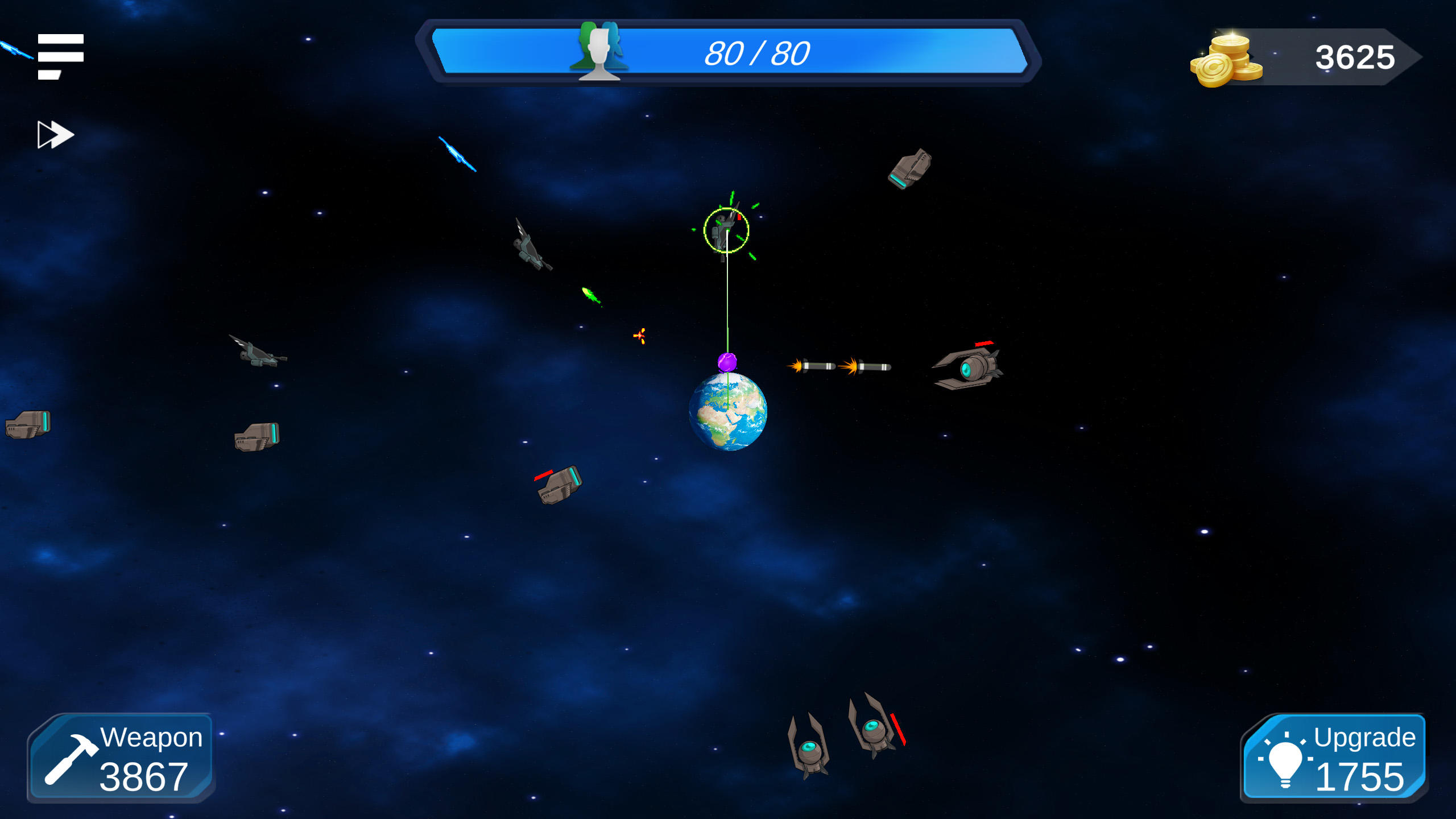Open the hamburger menu in top-left corner

[x=60, y=55]
